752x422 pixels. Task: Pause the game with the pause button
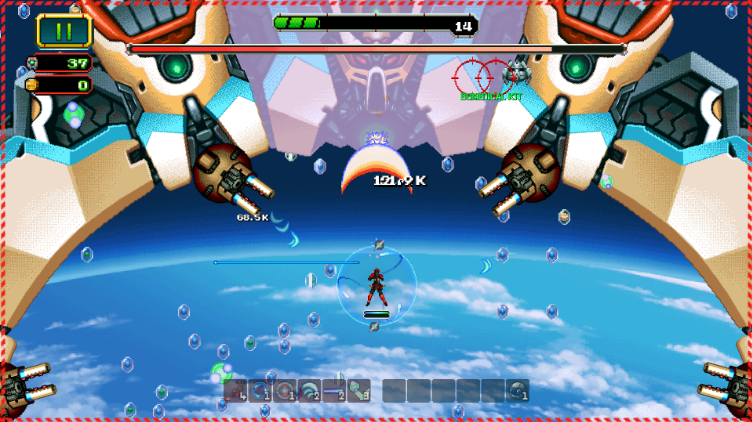(64, 30)
